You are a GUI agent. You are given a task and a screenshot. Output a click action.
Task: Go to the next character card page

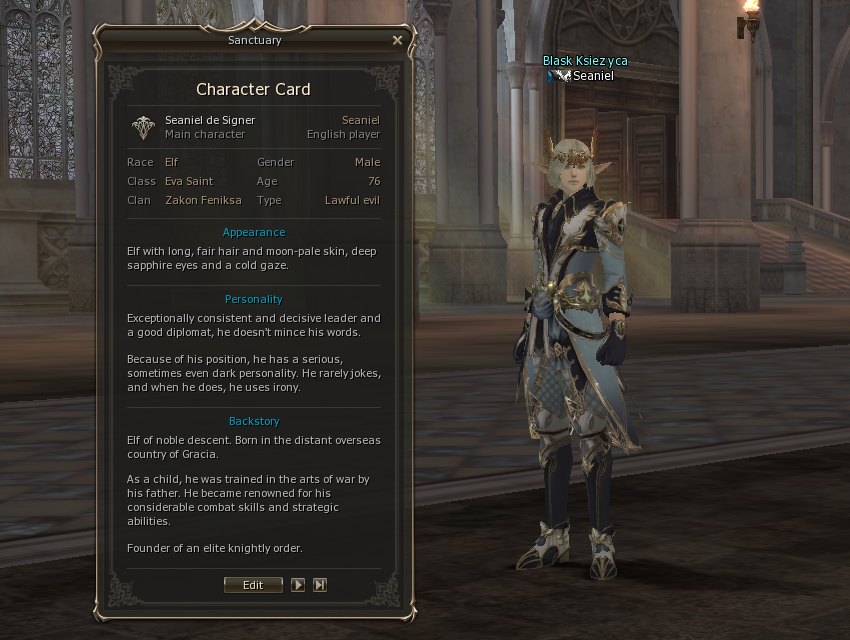(x=298, y=585)
